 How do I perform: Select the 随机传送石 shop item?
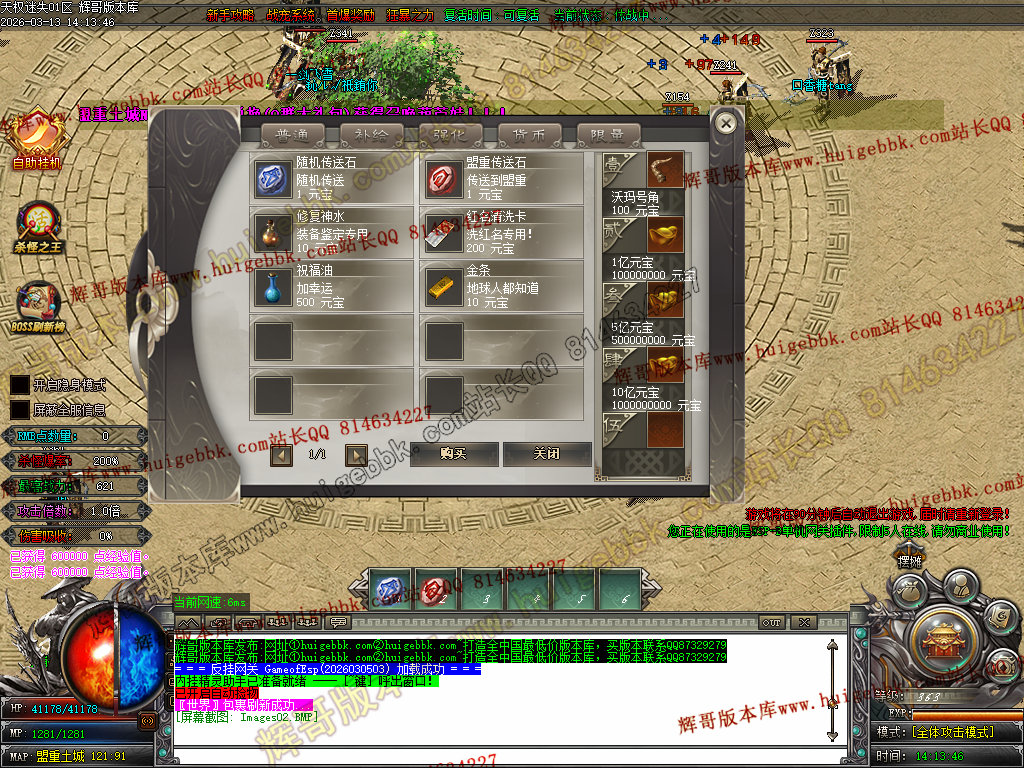click(331, 178)
